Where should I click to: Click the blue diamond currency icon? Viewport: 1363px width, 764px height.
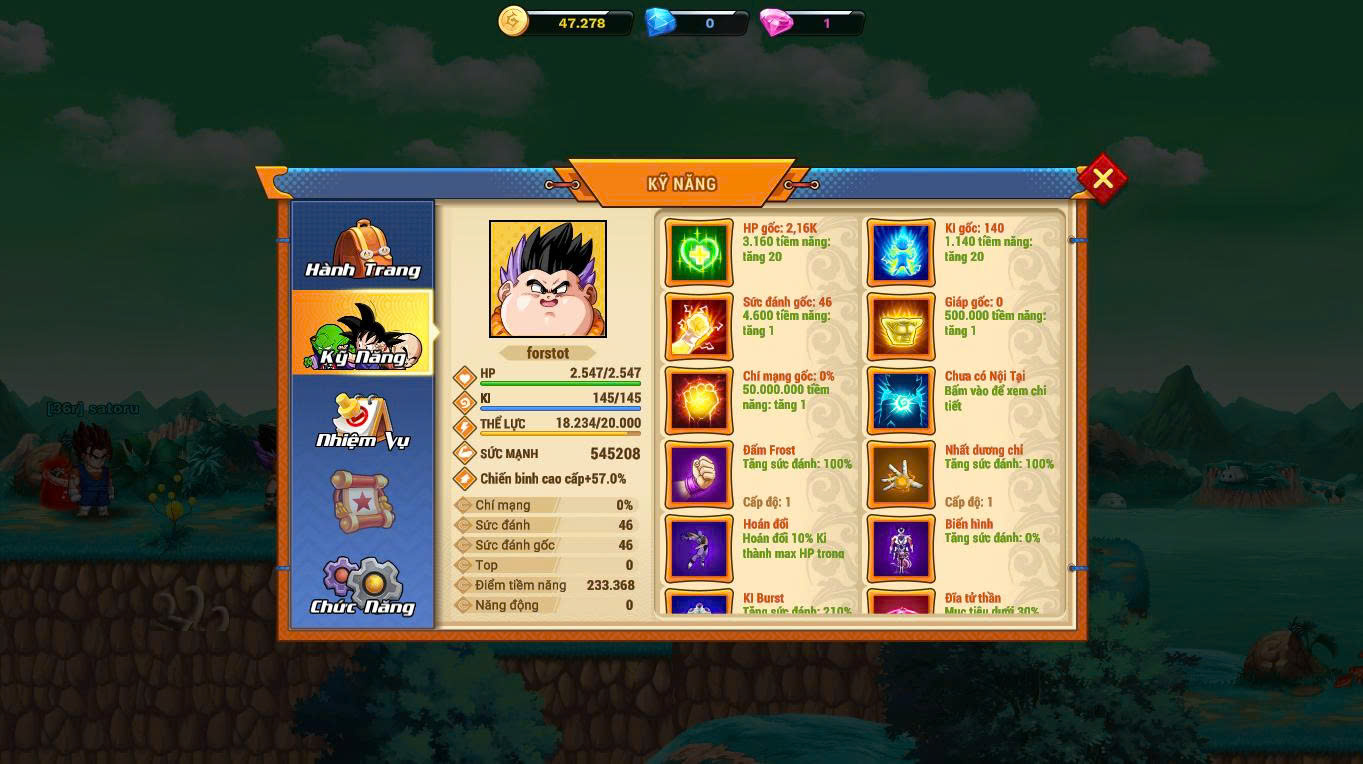tap(660, 22)
